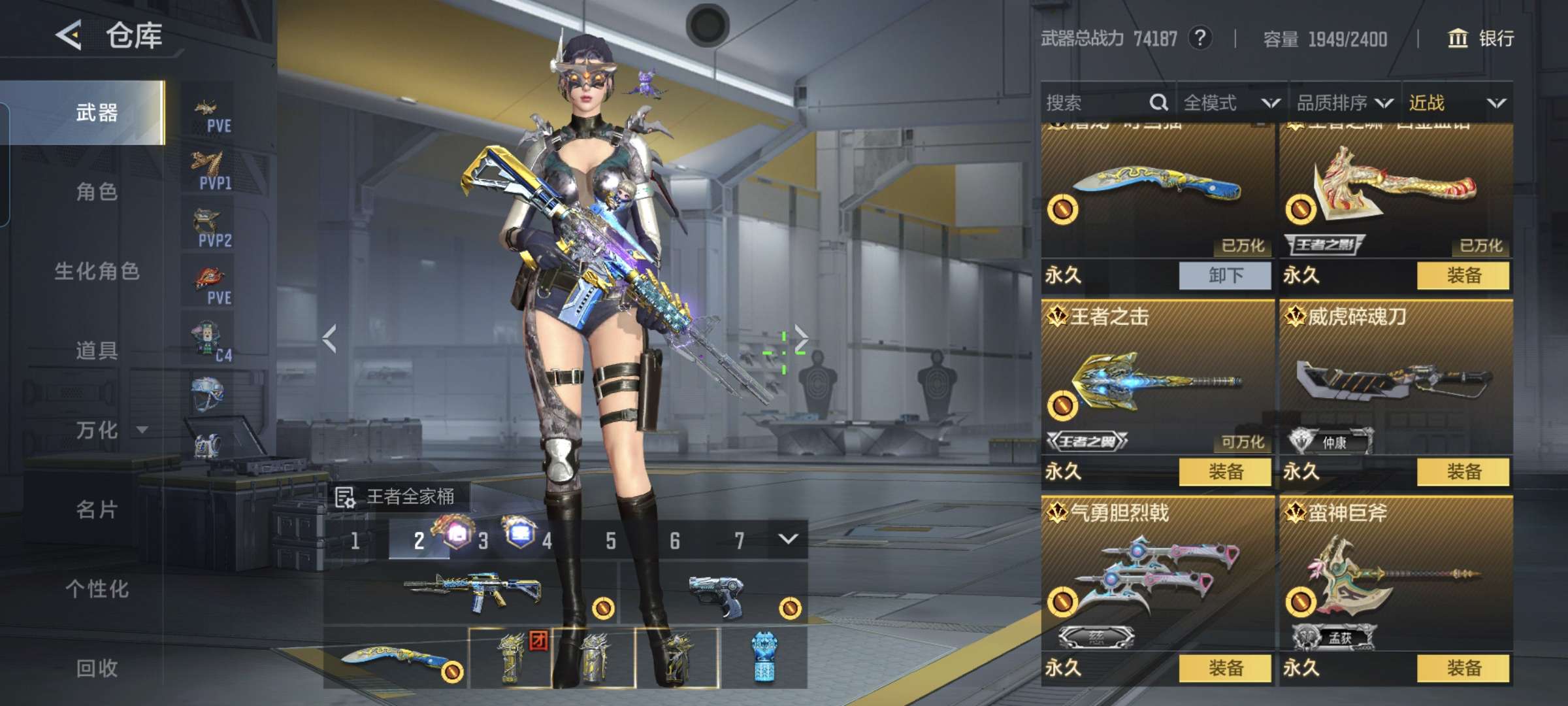Select the 道具 items tab
The image size is (1568, 706).
click(x=97, y=351)
